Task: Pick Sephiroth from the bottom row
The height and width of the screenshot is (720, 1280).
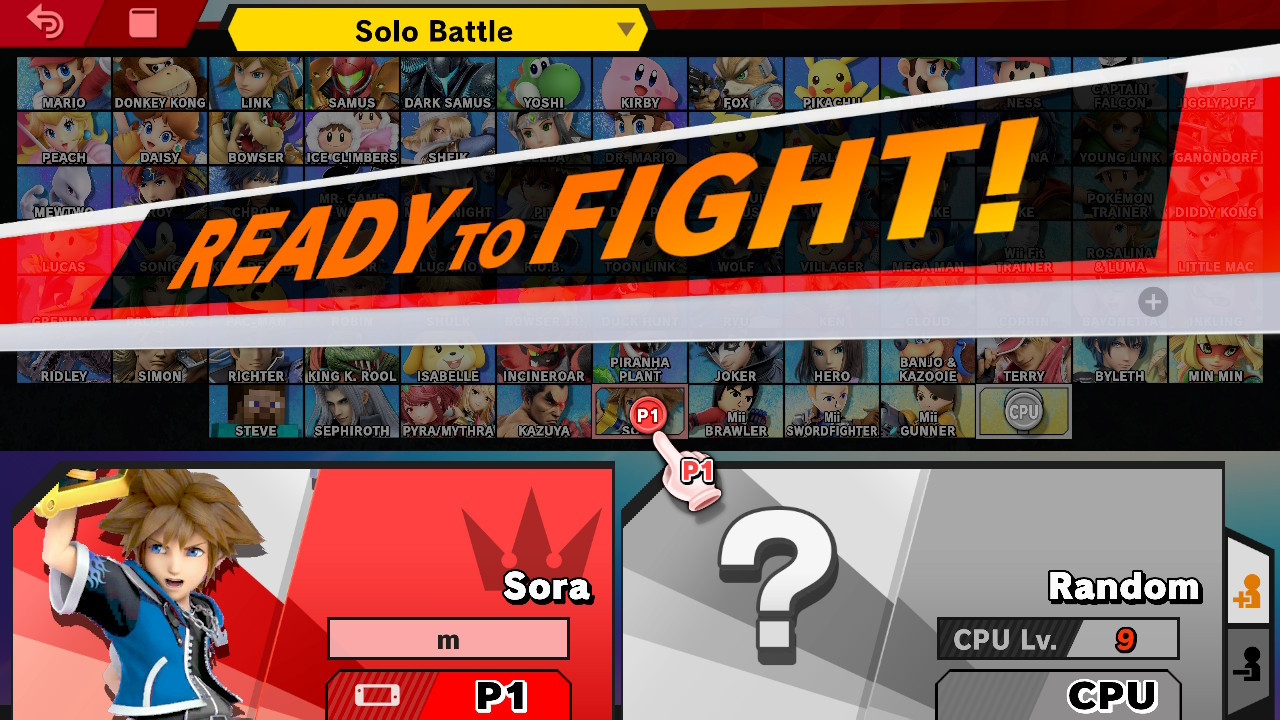Action: [351, 410]
